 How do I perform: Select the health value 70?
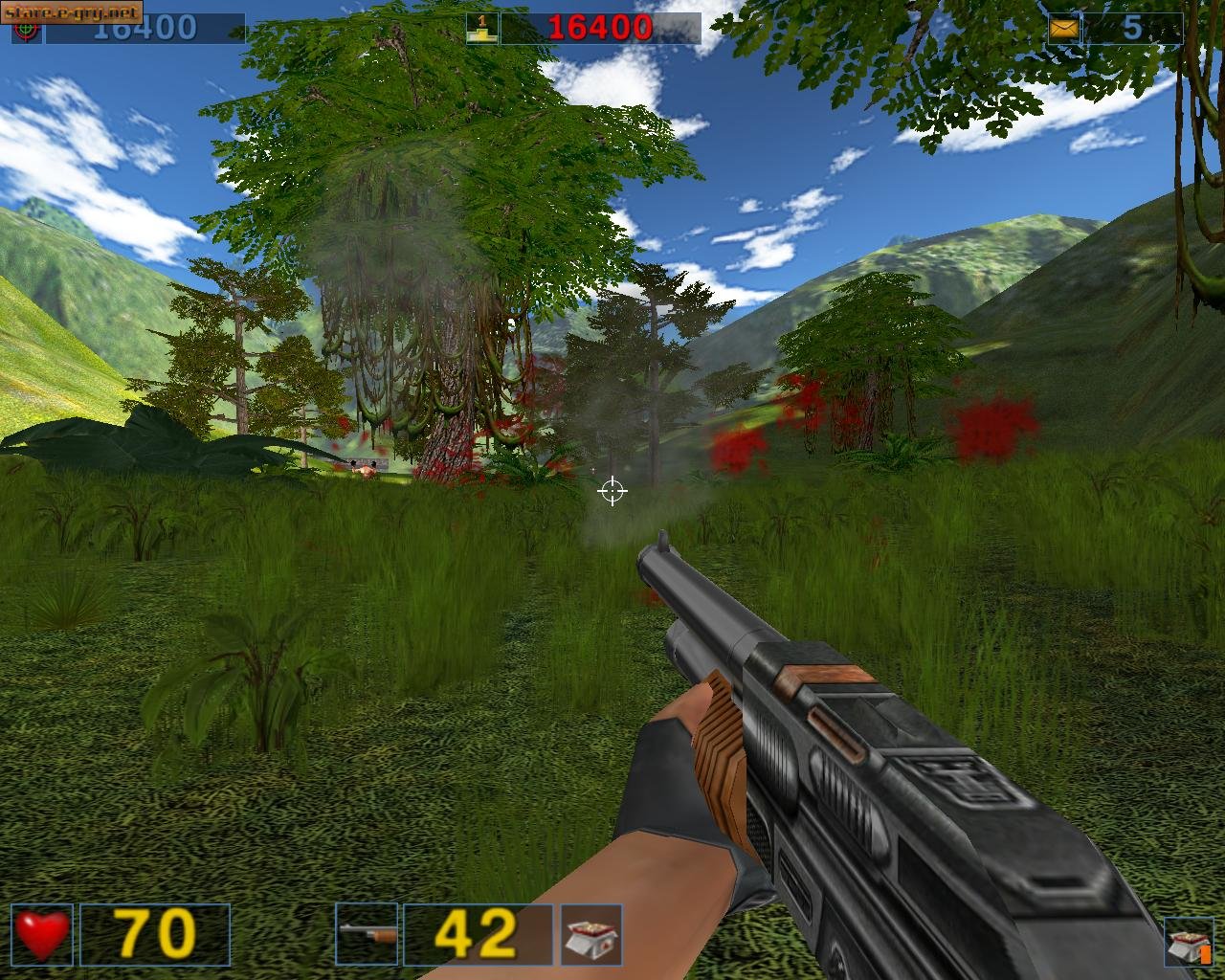[156, 932]
